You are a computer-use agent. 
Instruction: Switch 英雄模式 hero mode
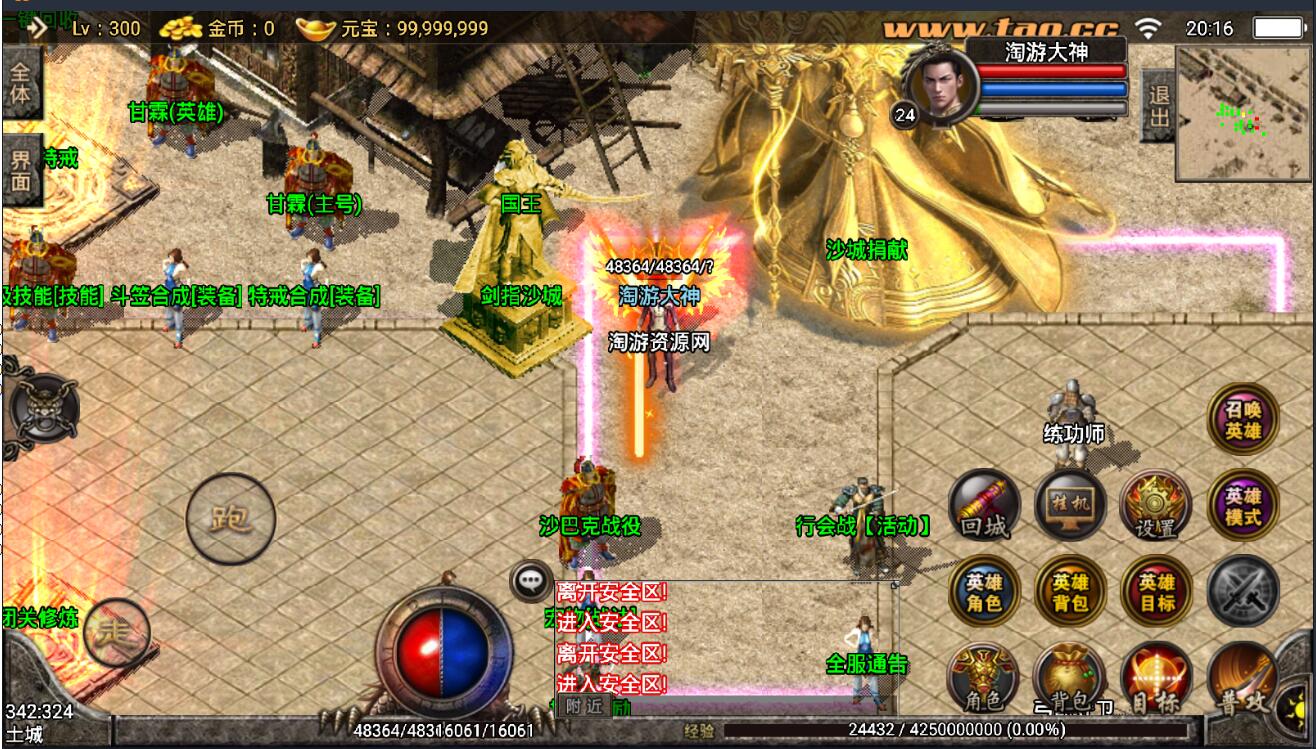coord(1243,506)
